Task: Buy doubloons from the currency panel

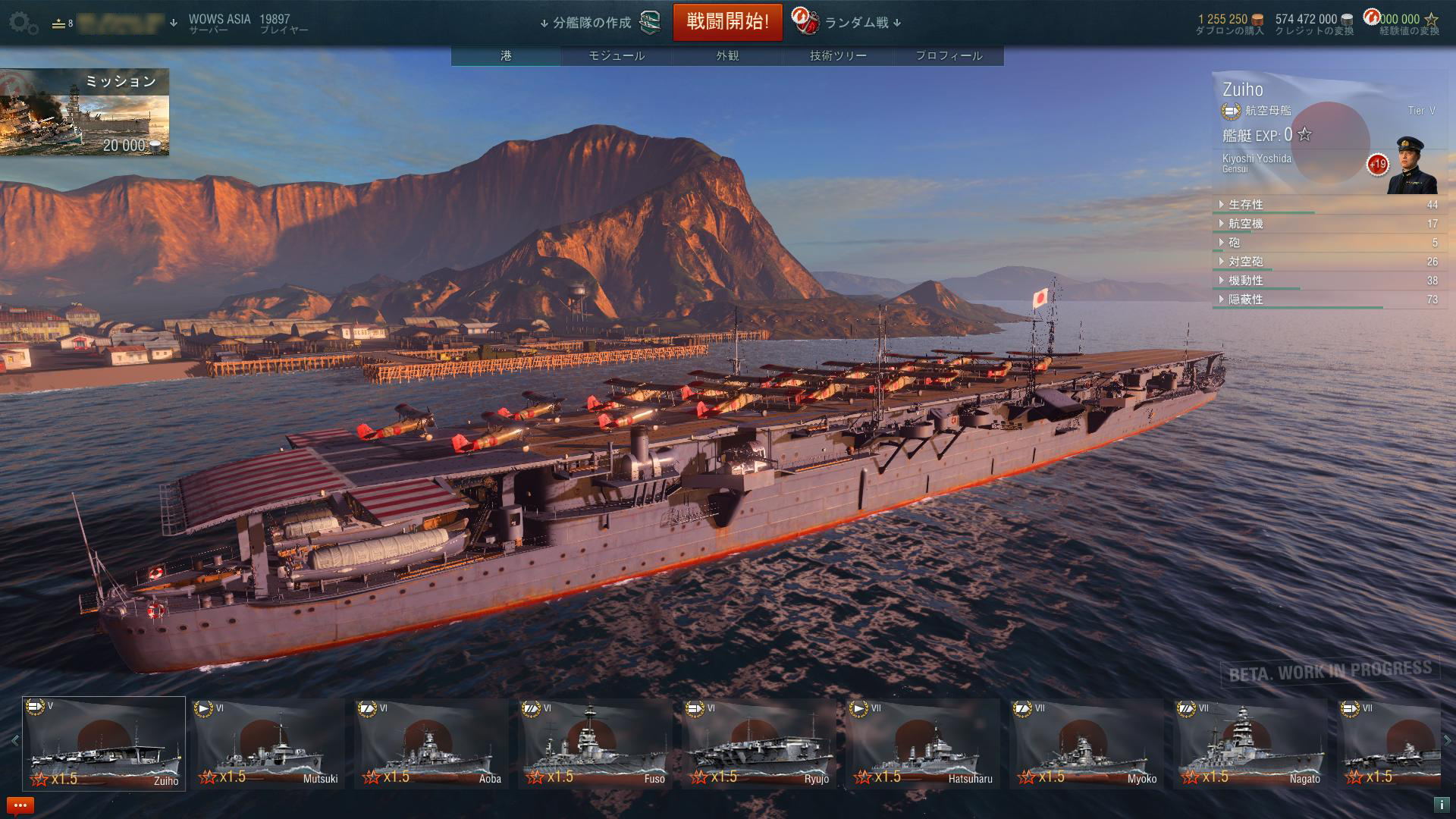Action: (x=1229, y=24)
